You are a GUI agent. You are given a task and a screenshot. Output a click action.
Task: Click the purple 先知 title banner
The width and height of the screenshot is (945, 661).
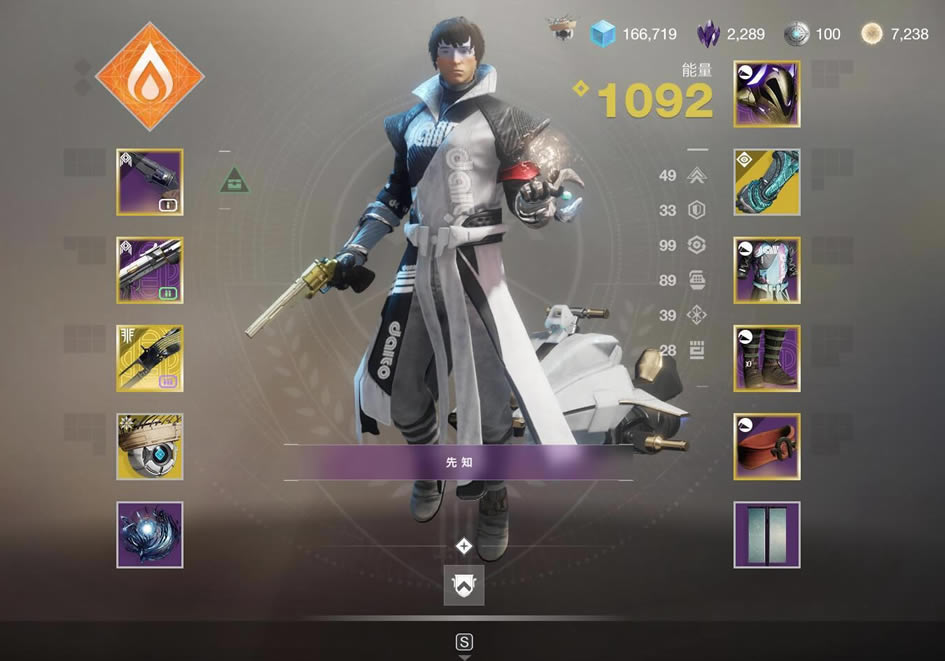(458, 463)
